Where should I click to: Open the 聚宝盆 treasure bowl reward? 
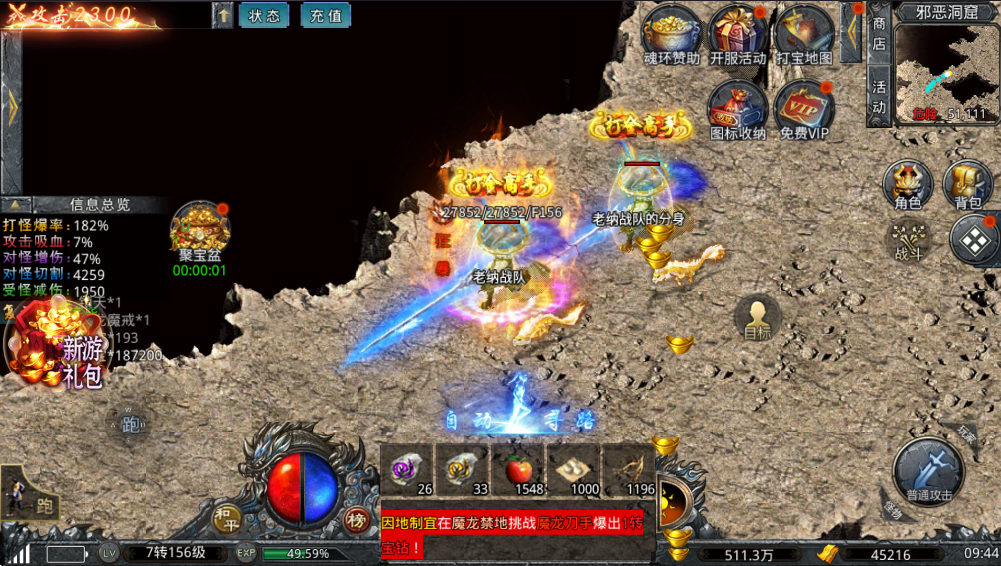tap(199, 231)
